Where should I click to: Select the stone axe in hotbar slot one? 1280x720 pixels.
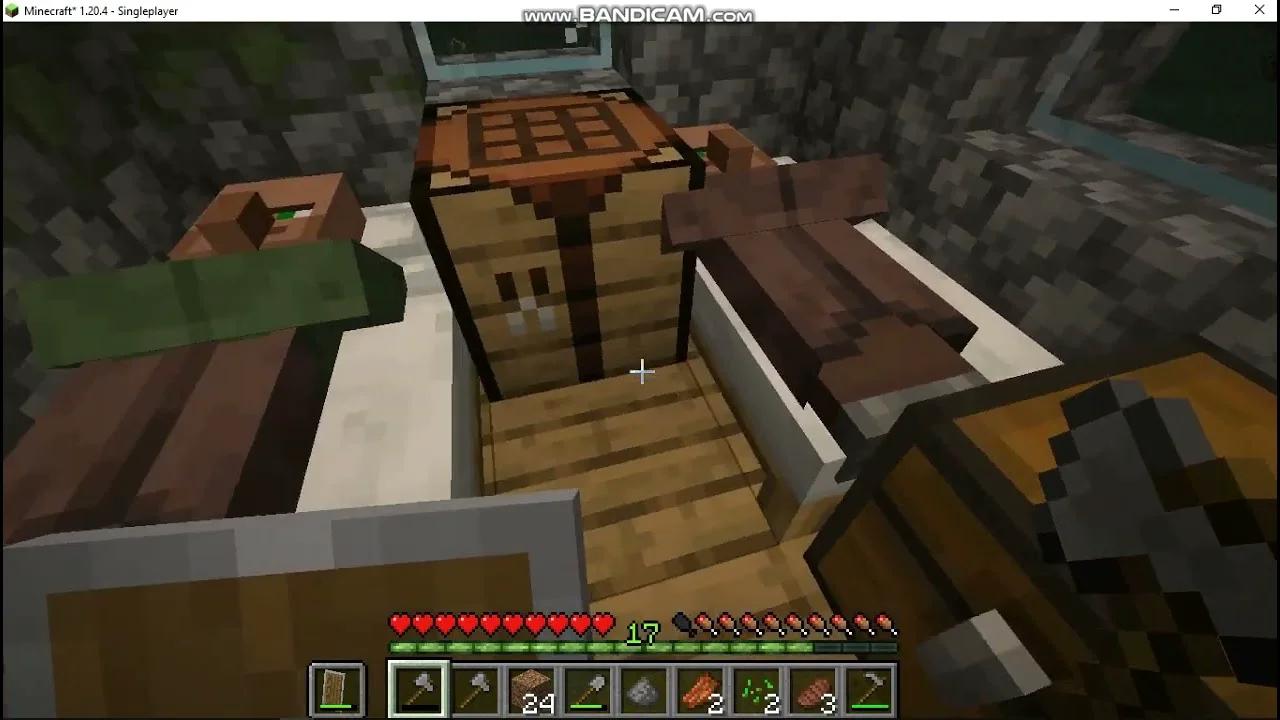click(418, 688)
